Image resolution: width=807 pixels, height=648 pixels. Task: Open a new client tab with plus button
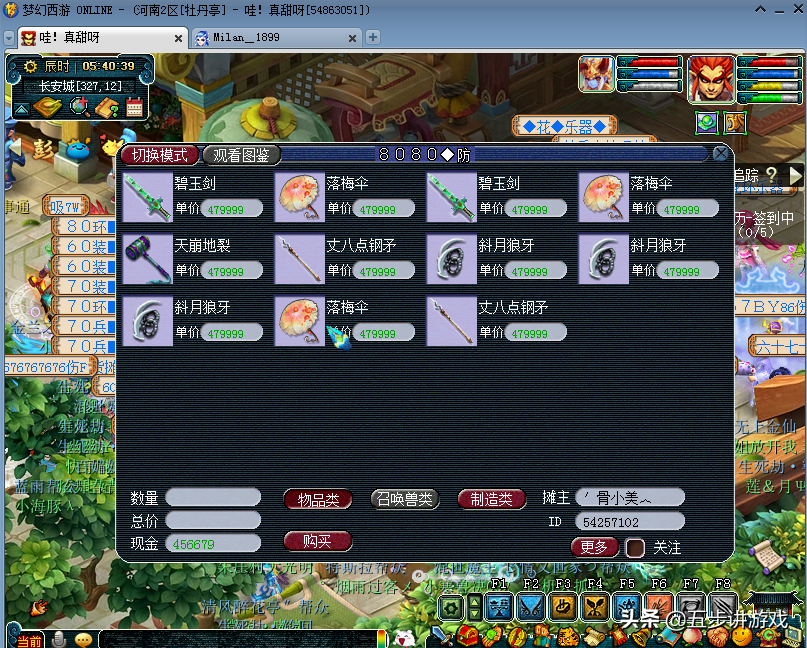[373, 37]
